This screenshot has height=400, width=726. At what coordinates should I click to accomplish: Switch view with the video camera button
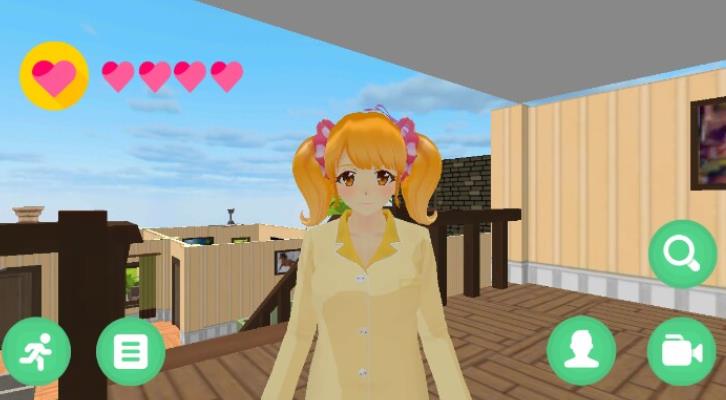681,351
